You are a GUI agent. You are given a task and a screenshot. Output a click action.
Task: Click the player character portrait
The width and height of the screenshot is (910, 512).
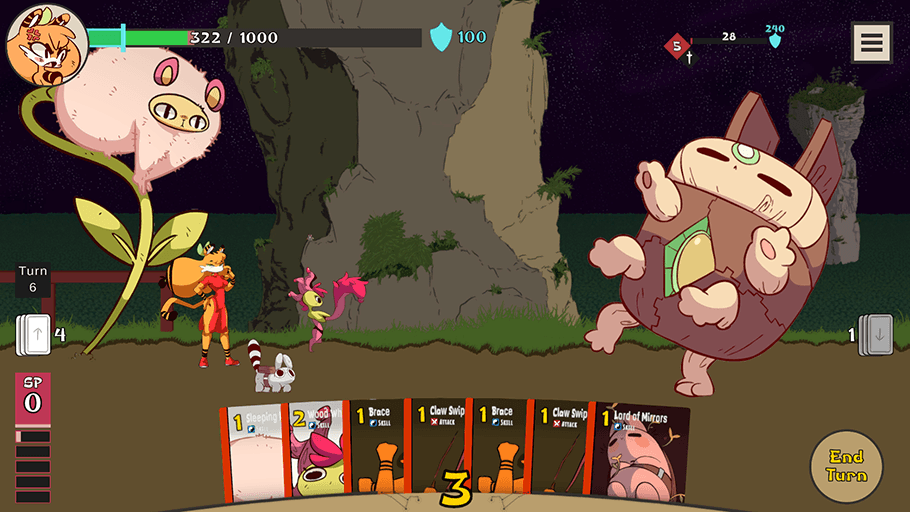[x=45, y=45]
